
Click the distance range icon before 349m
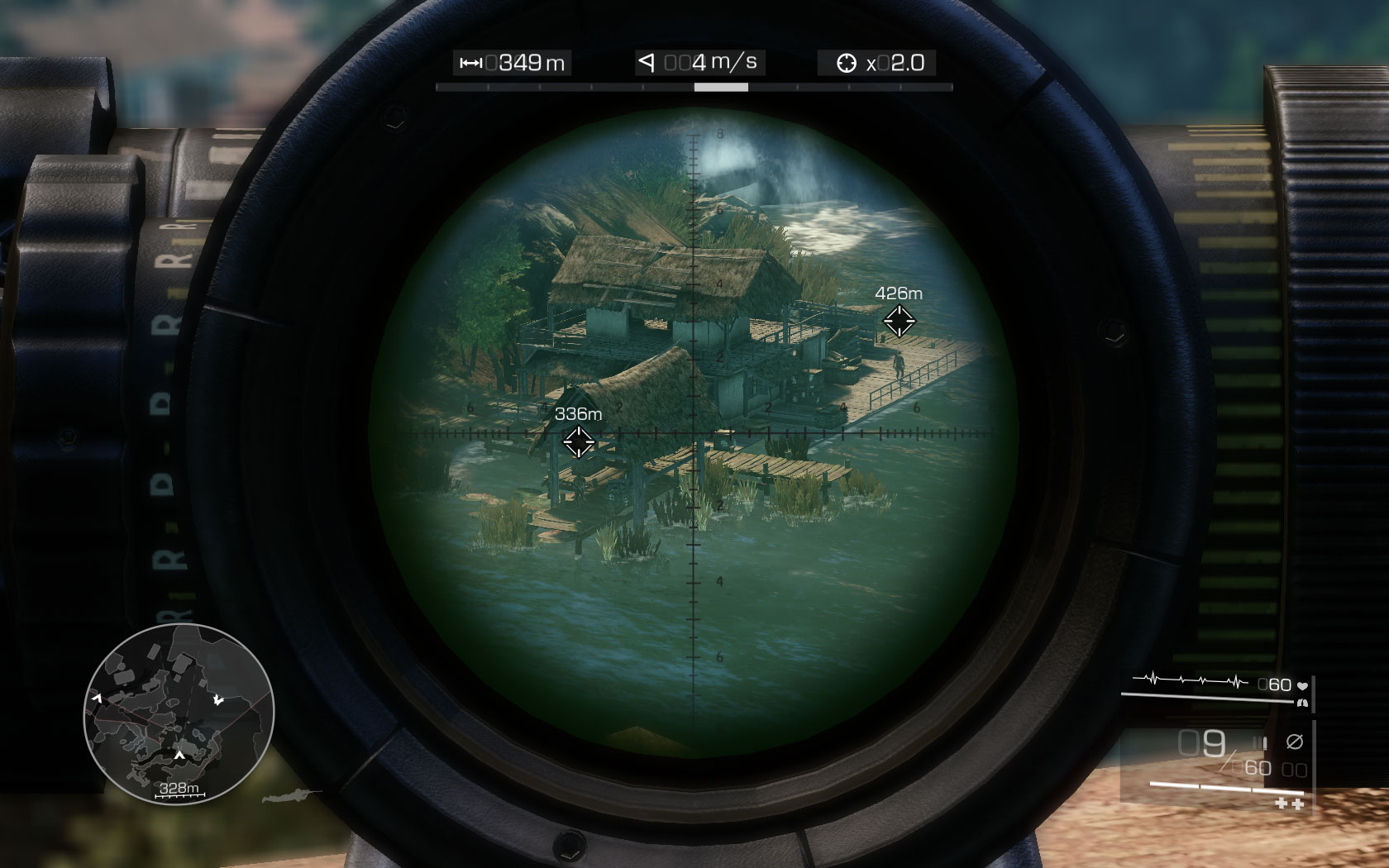(x=471, y=62)
